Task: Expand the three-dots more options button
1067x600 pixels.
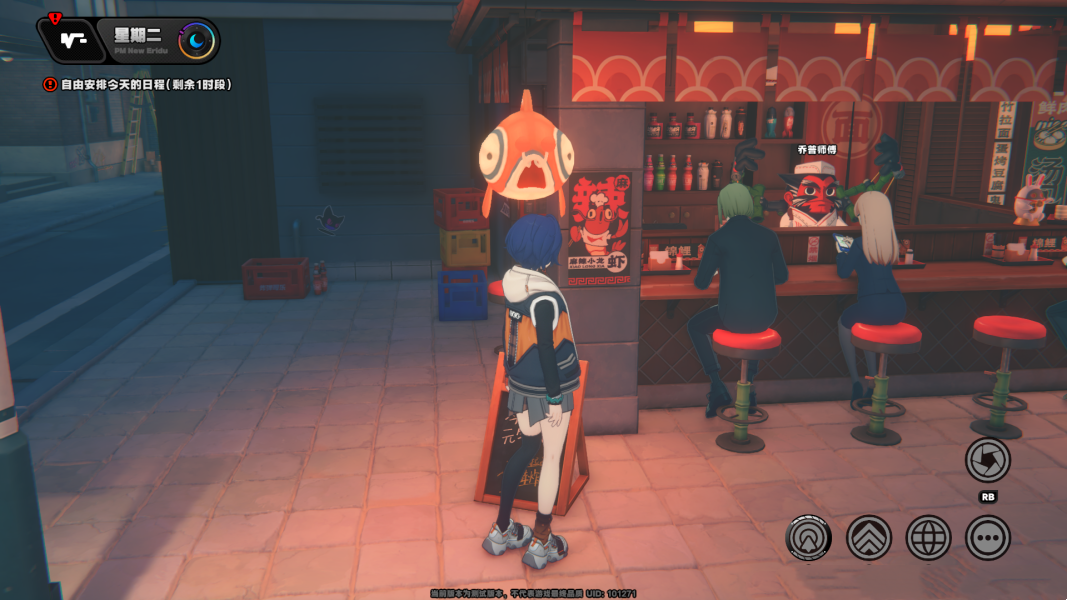Action: [x=987, y=538]
